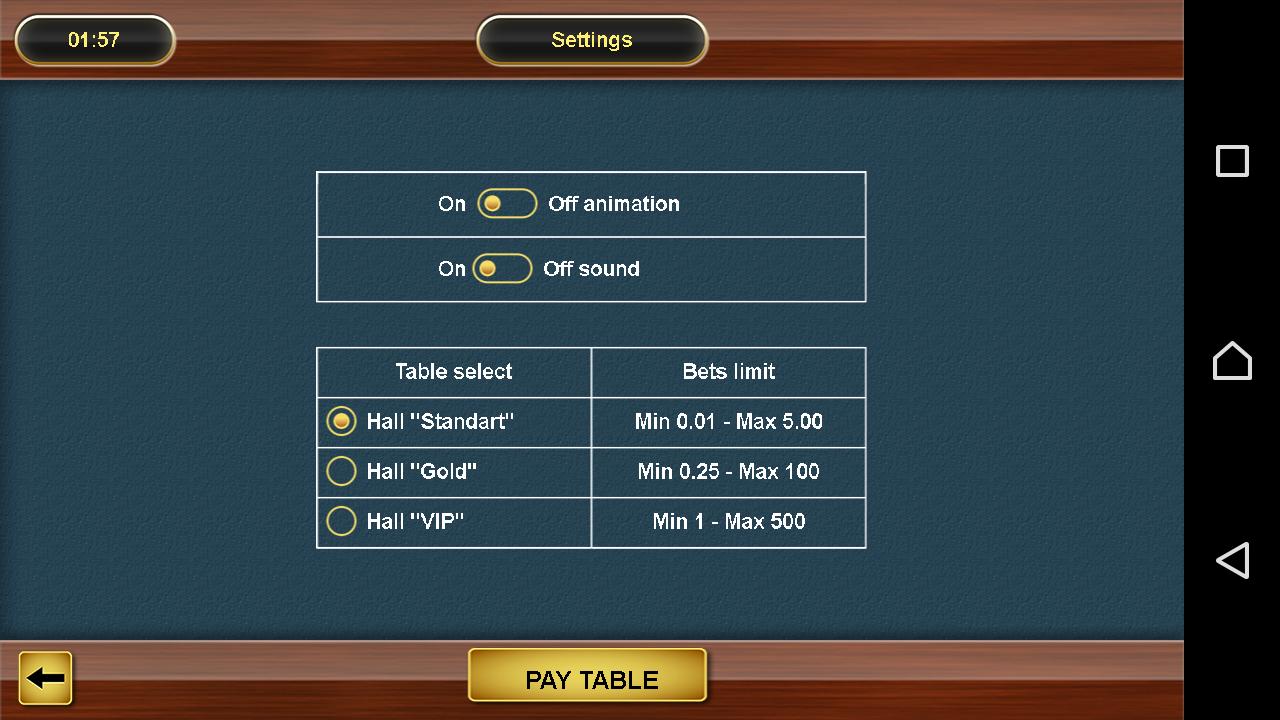
Task: Click the 01:57 timer badge
Action: pos(94,40)
